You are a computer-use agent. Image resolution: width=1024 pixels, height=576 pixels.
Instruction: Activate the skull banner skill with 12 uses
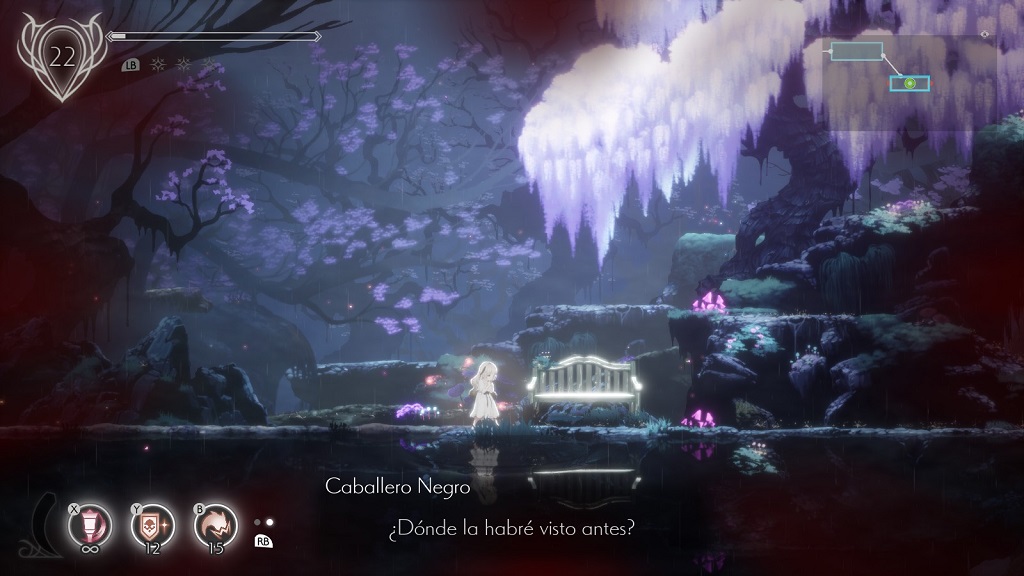click(152, 526)
